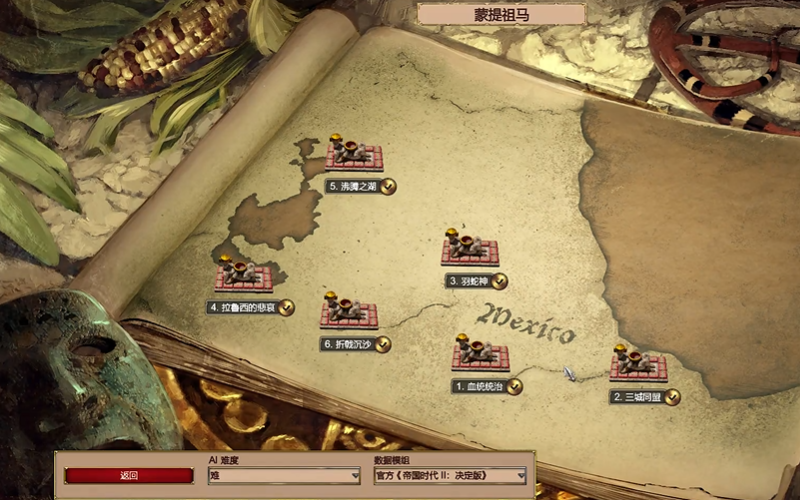
Task: Start mission 5 沸腾之湖
Action: (354, 157)
